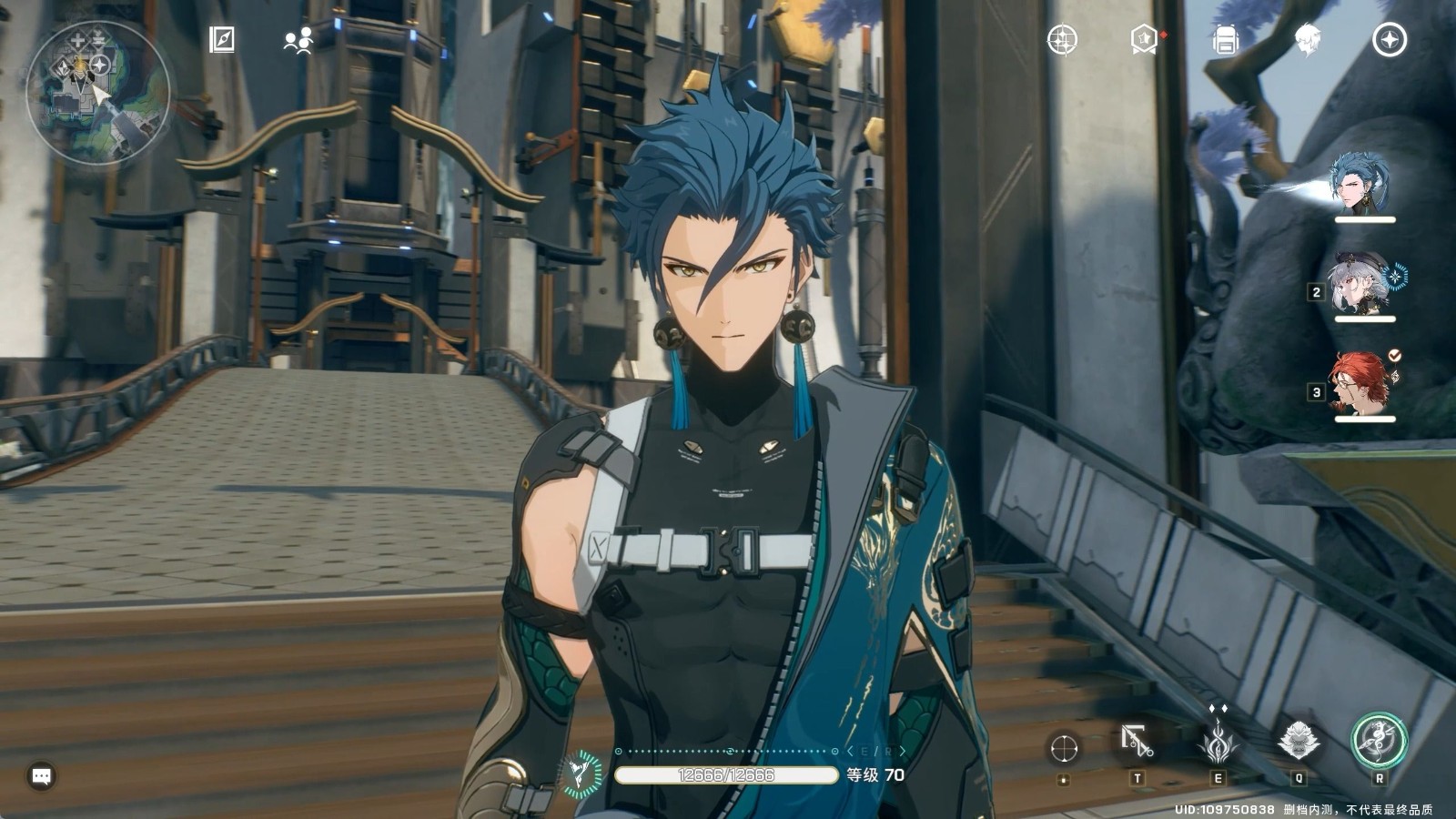This screenshot has height=819, width=1456.
Task: Open the sparkle crosshair convene icon
Action: pyautogui.click(x=1062, y=40)
